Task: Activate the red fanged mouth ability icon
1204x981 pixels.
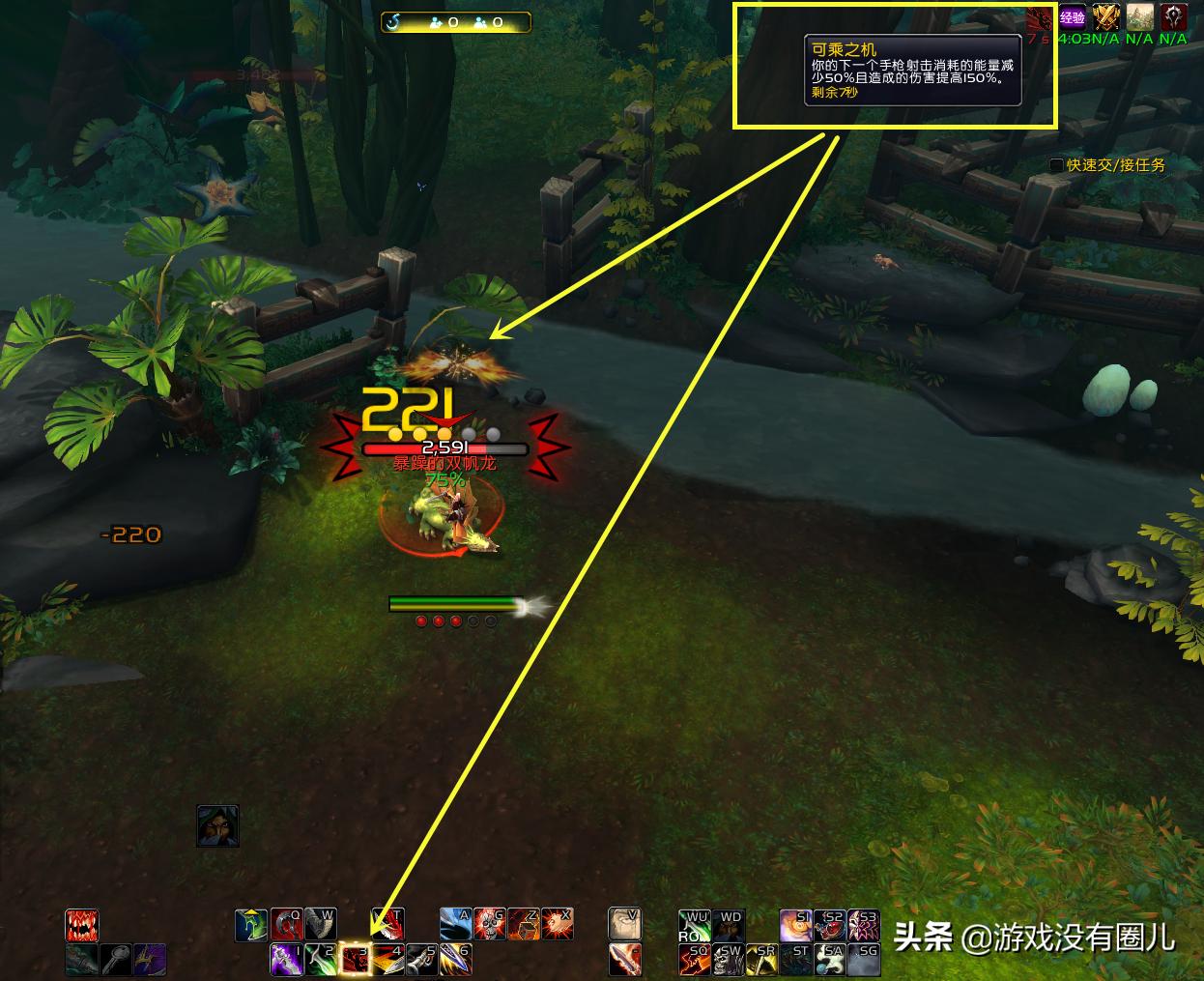Action: [82, 925]
